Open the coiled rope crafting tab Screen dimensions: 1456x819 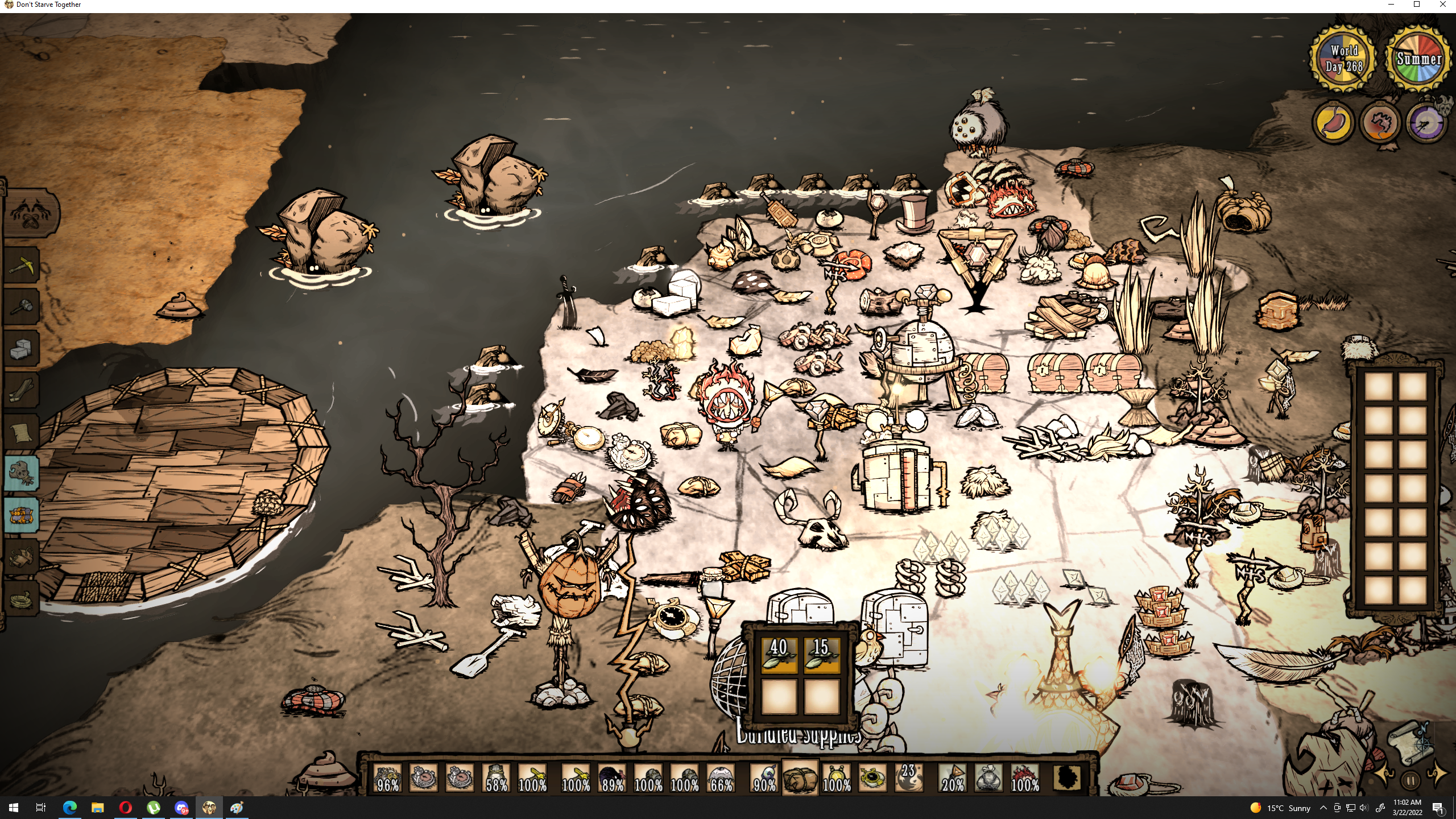22,598
